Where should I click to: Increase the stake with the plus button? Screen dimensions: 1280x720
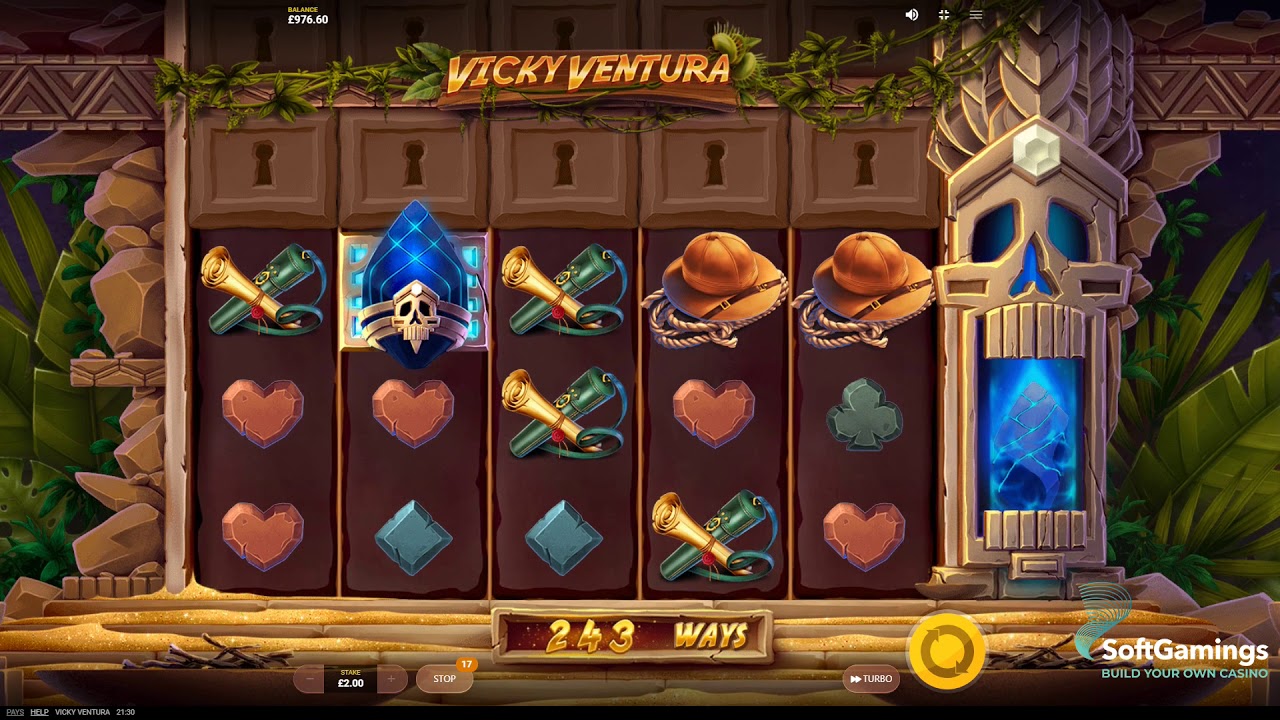(391, 679)
